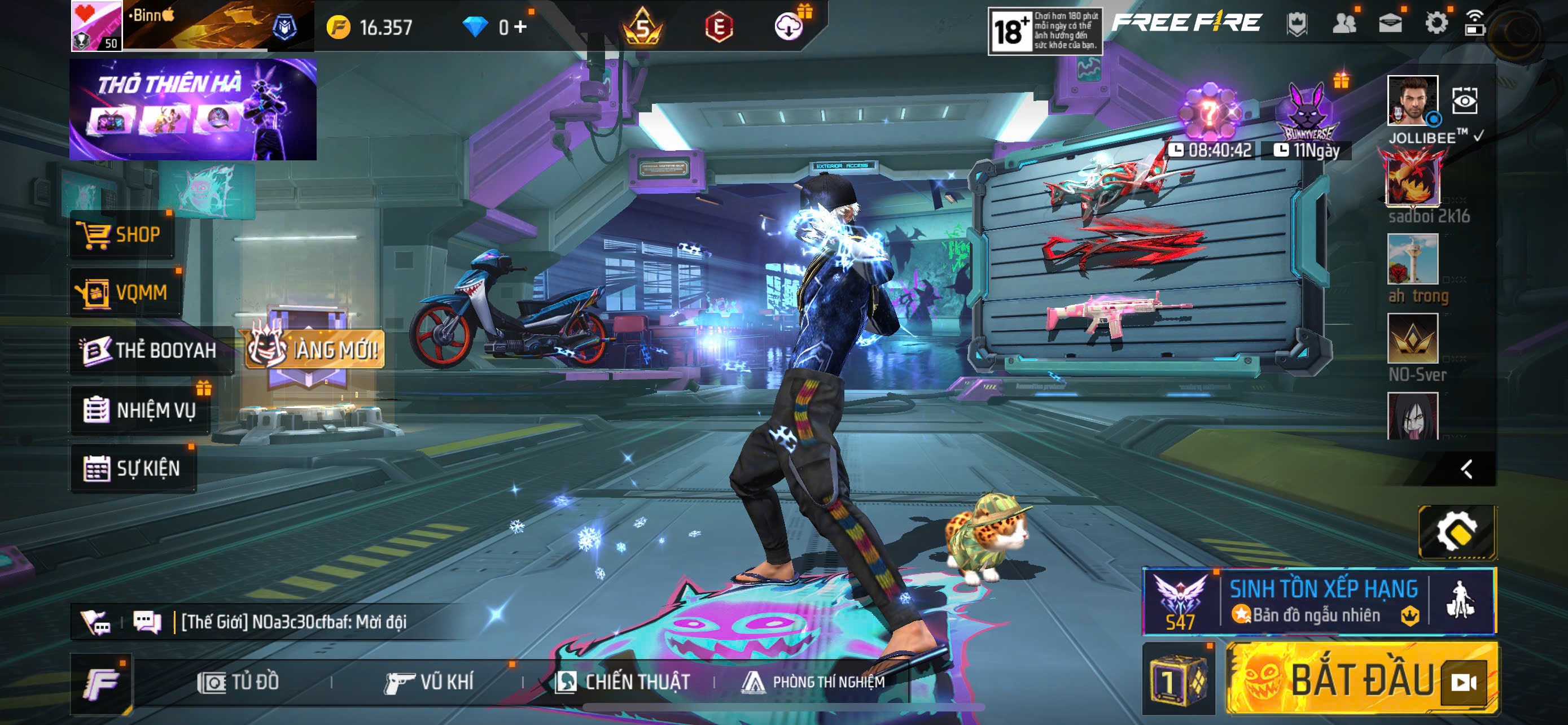The width and height of the screenshot is (1568, 725).
Task: View JOLLIBEE friend's profile avatar
Action: click(1412, 101)
